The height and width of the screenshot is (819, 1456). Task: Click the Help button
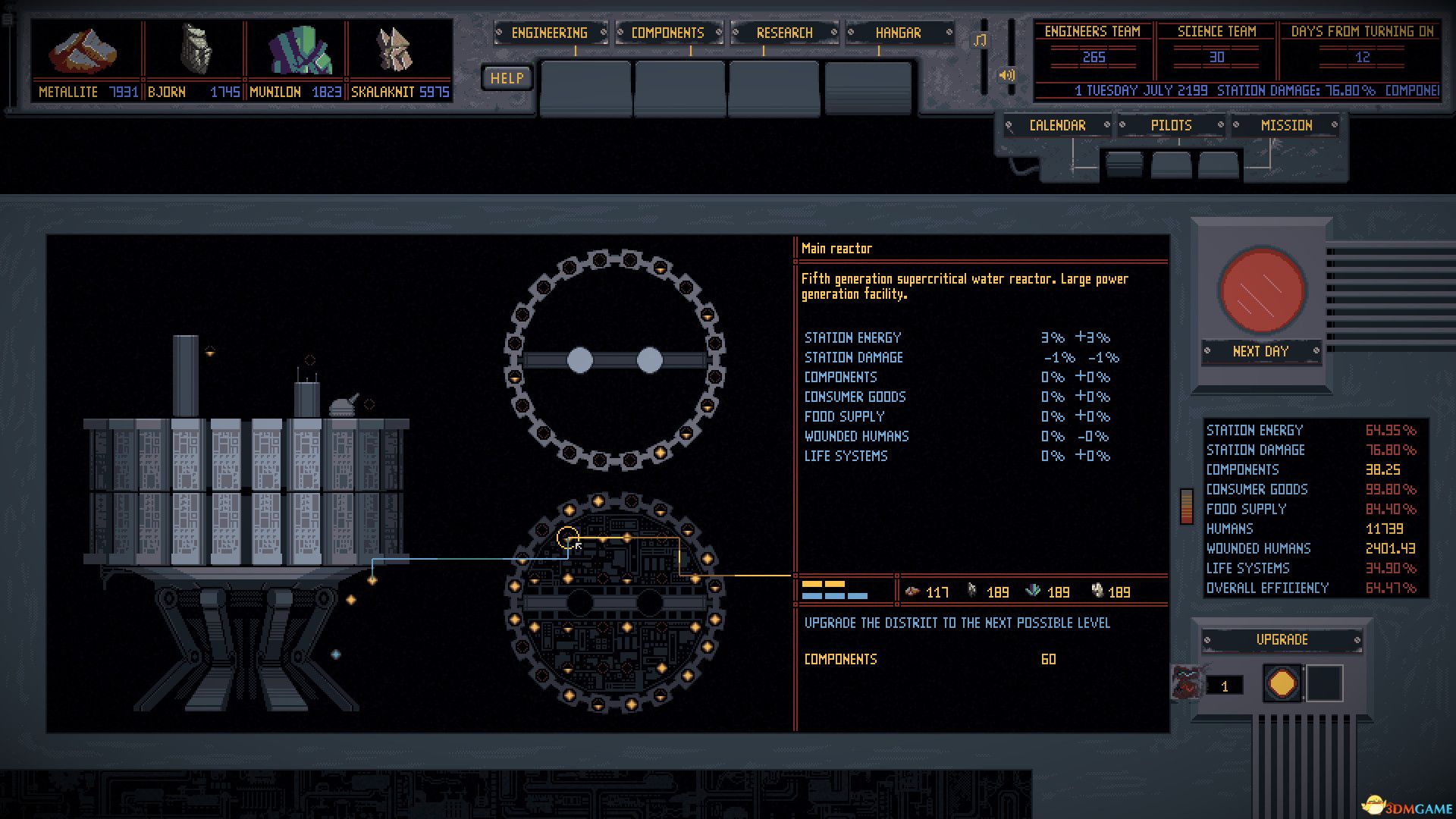pyautogui.click(x=507, y=78)
